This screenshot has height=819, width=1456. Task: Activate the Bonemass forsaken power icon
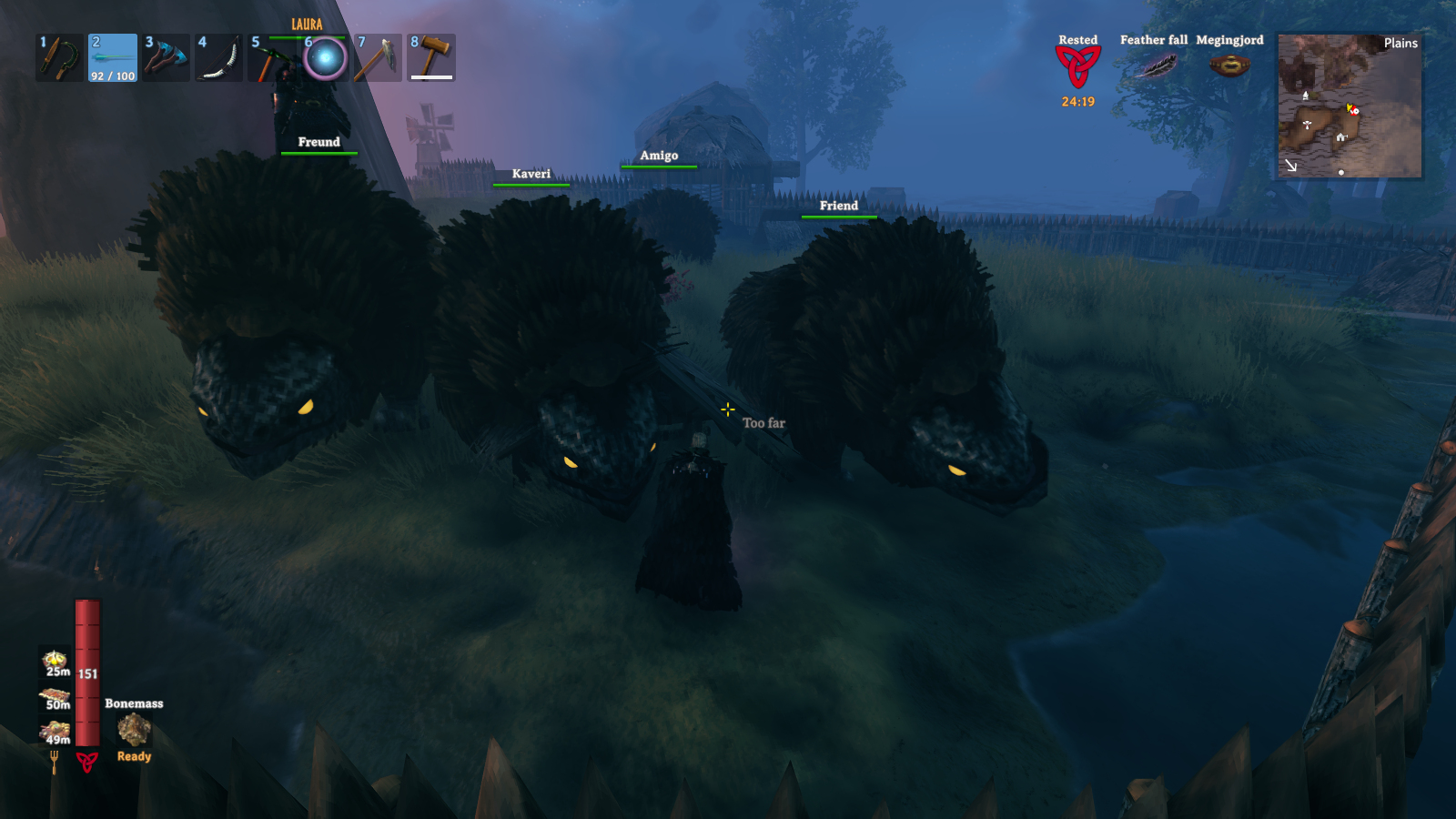click(134, 730)
